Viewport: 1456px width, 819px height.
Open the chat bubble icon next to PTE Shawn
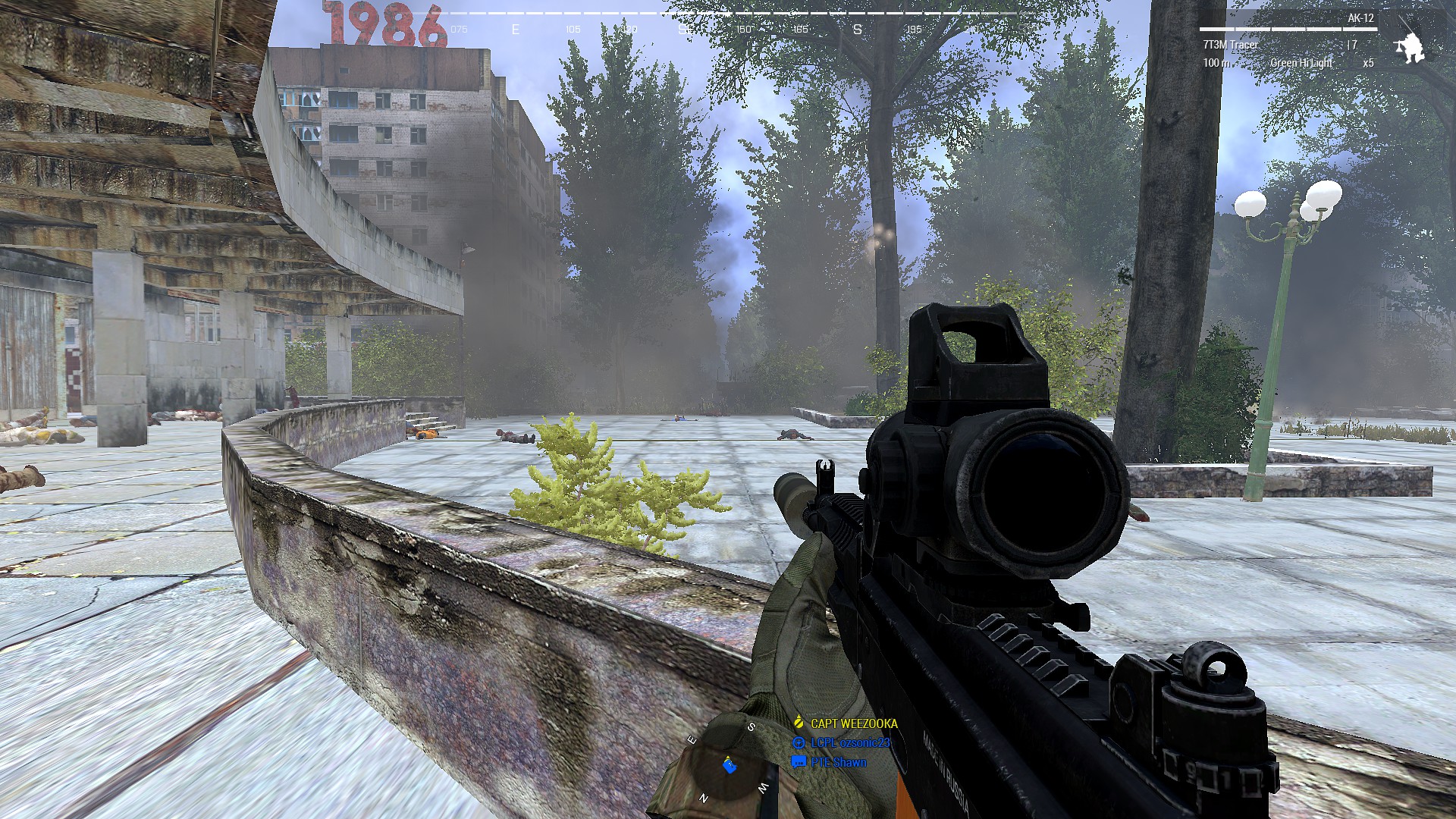click(x=798, y=762)
